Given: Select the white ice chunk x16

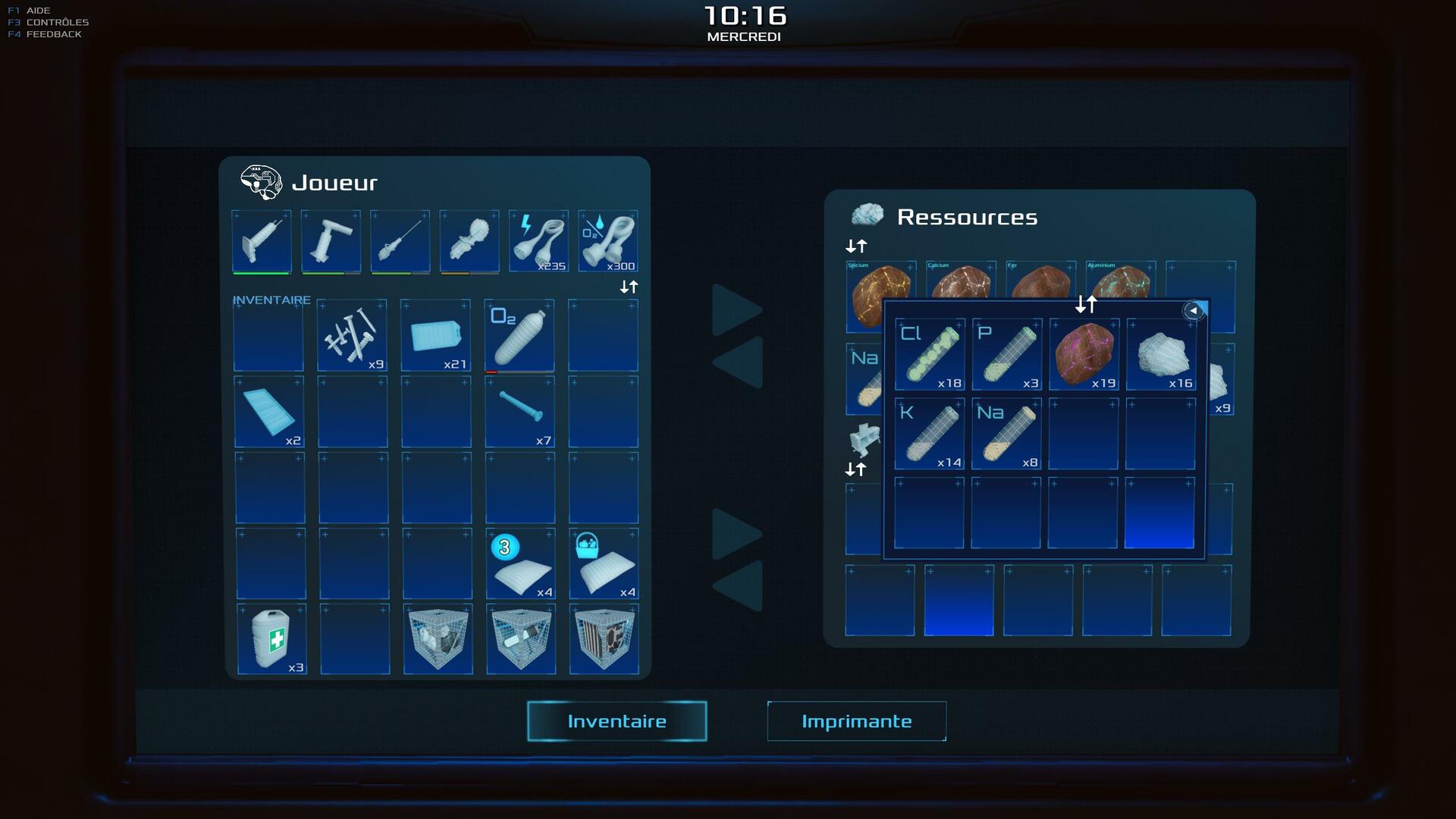Looking at the screenshot, I should click(x=1161, y=354).
